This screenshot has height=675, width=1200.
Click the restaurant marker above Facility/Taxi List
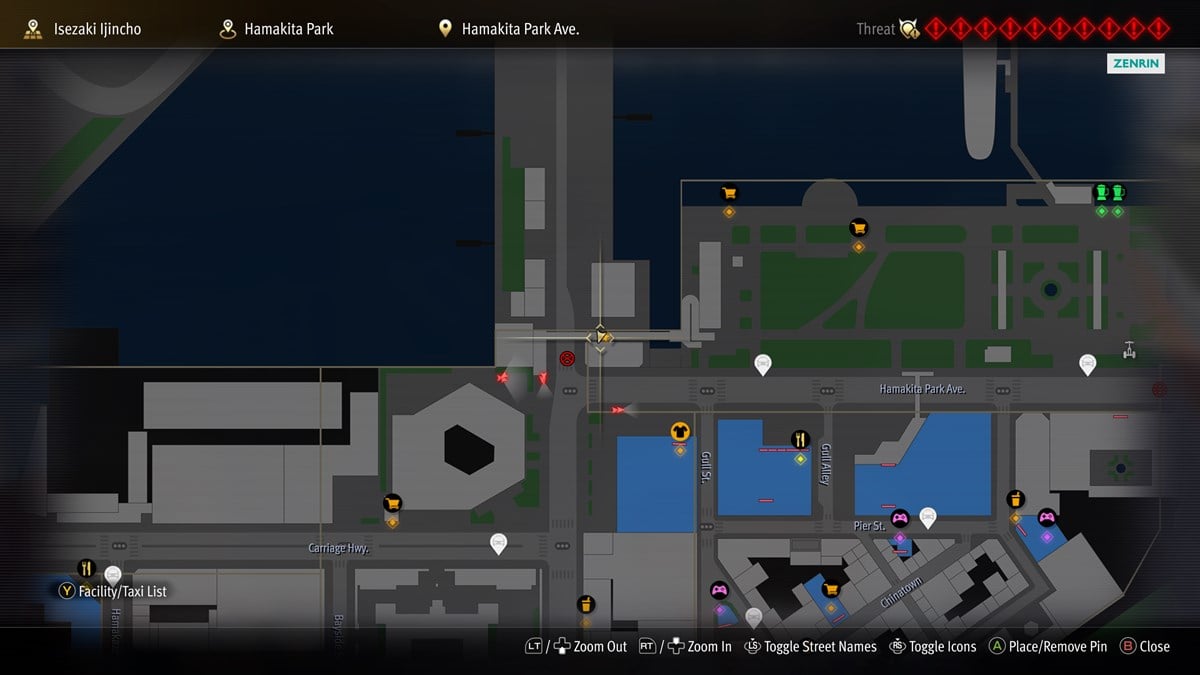tap(86, 568)
